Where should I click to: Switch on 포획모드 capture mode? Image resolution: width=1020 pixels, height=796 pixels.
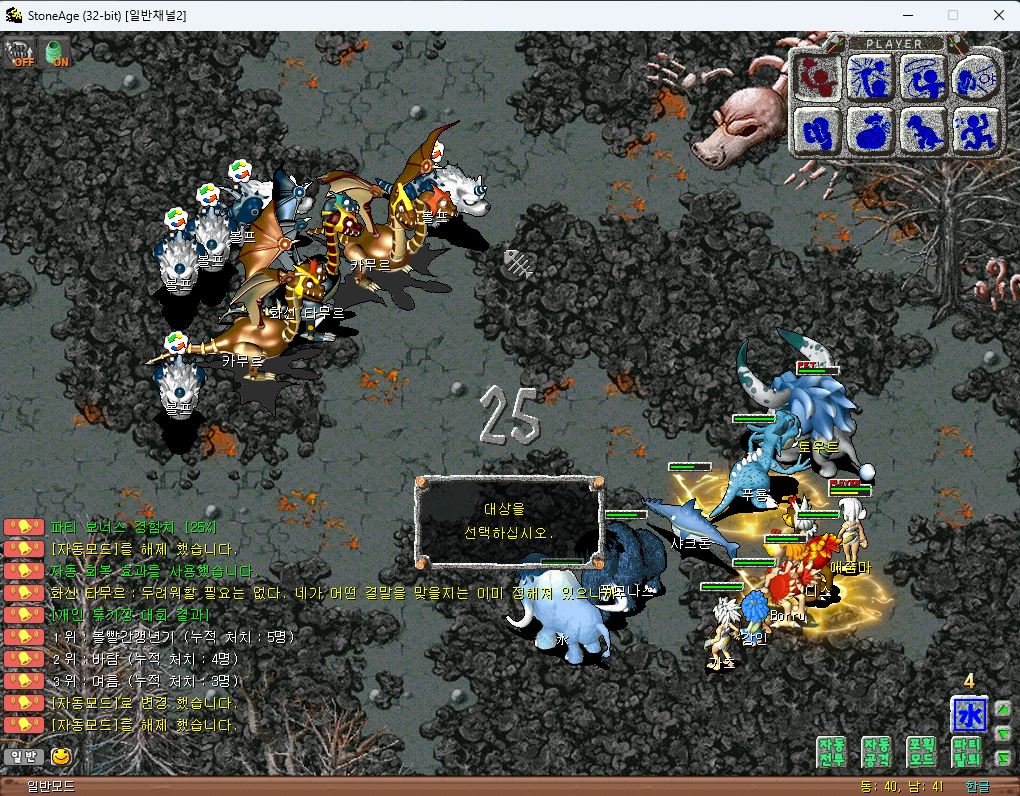[920, 752]
